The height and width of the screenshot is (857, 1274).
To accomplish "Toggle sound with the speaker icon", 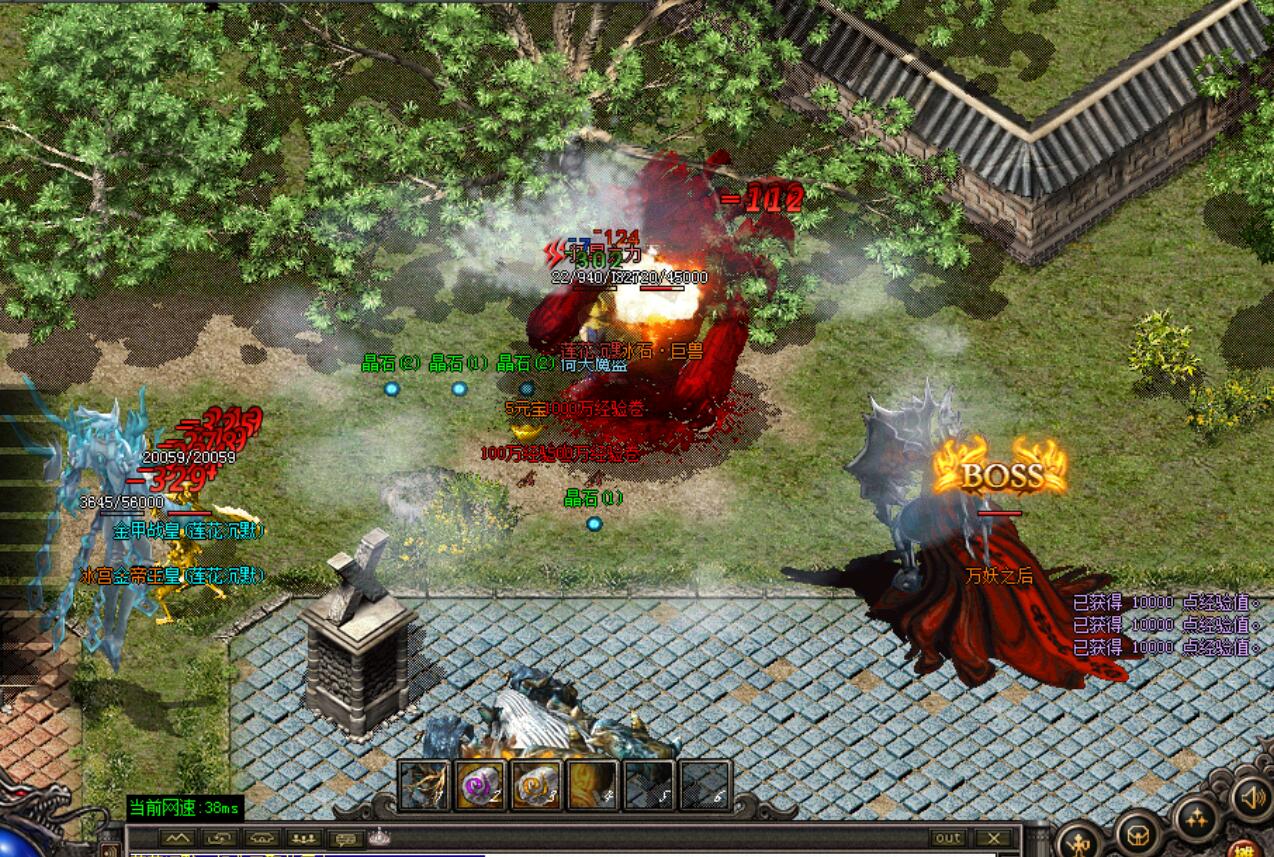I will pos(1250,797).
